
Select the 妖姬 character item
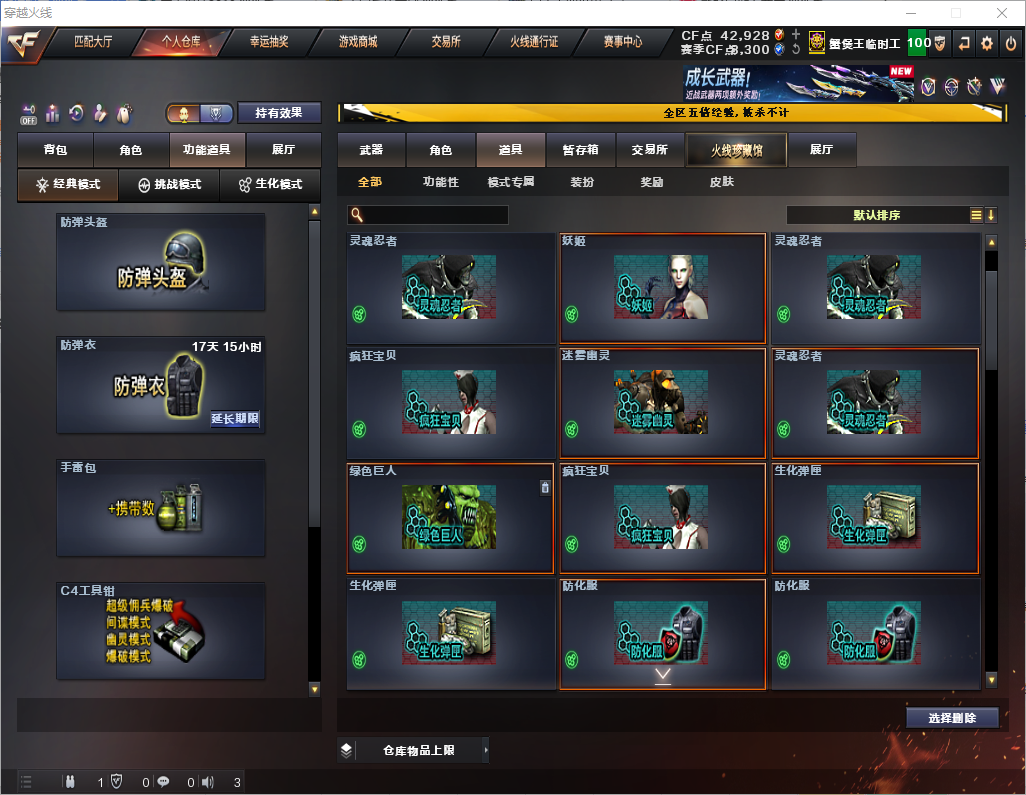click(x=662, y=289)
